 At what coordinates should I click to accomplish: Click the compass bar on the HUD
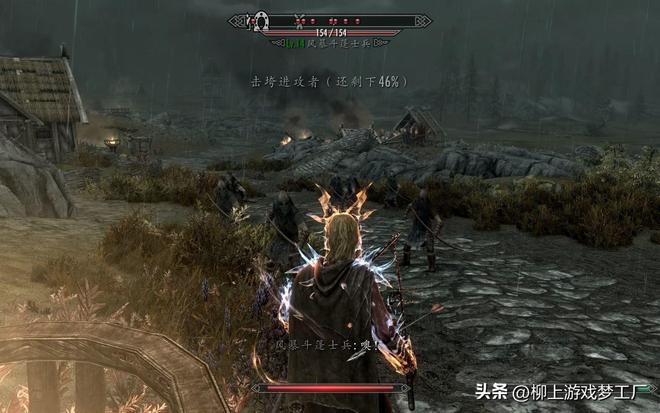point(330,19)
